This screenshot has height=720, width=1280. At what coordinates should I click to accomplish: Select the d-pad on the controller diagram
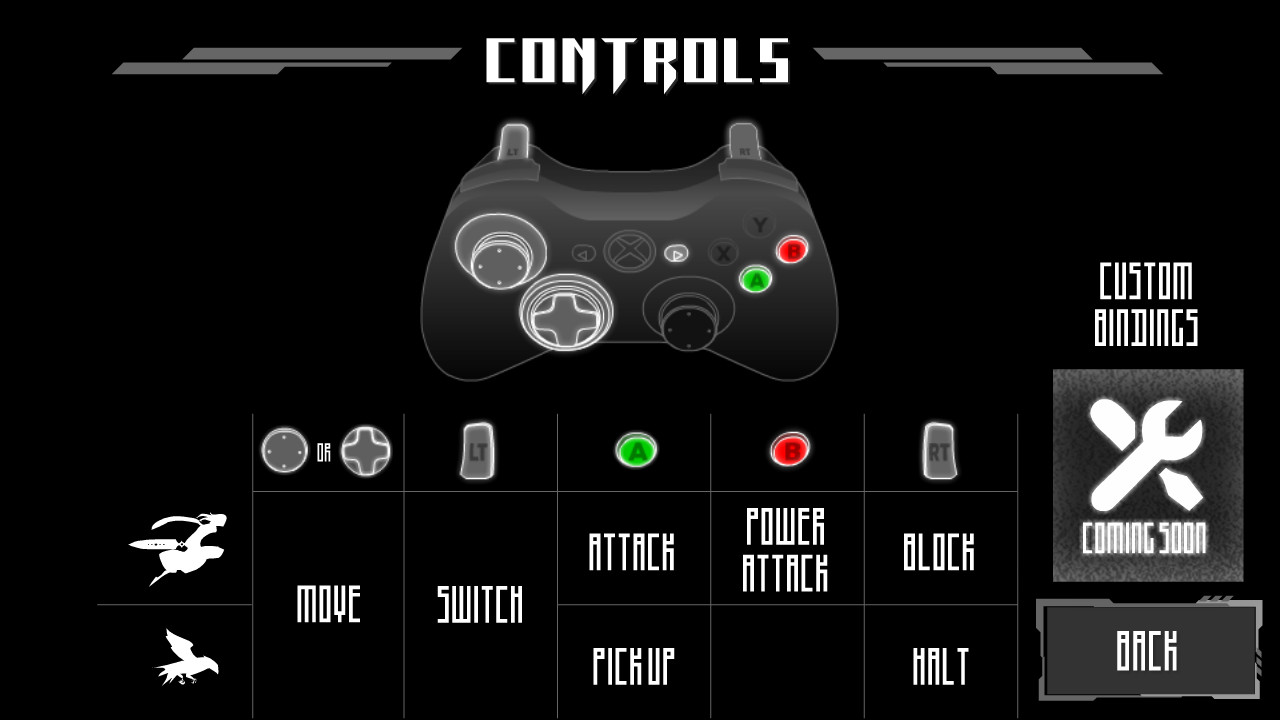pyautogui.click(x=566, y=319)
